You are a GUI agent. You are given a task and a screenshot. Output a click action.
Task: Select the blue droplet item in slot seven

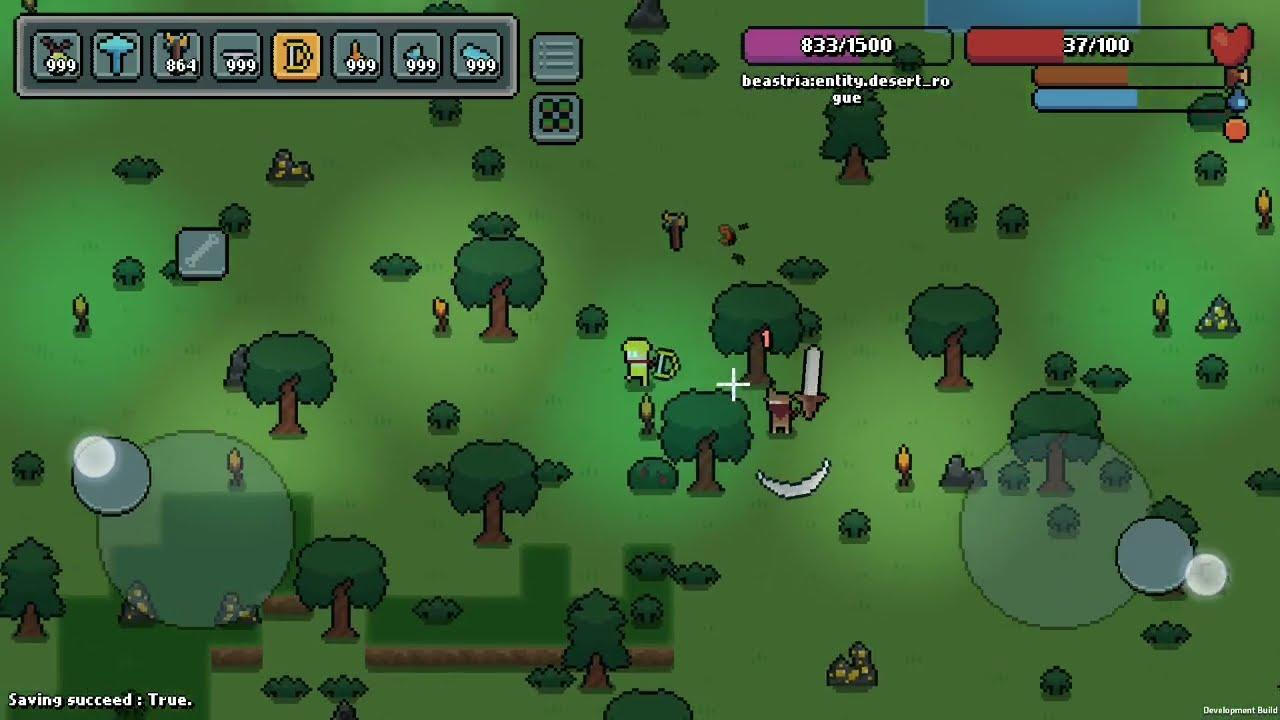click(417, 55)
